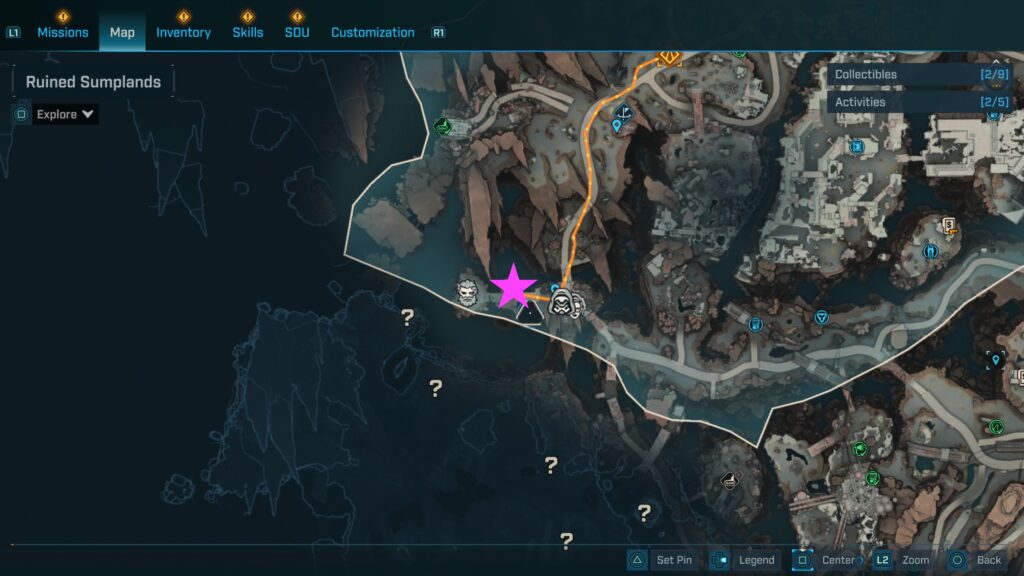The height and width of the screenshot is (576, 1024).
Task: Open the Inventory tab
Action: point(183,32)
